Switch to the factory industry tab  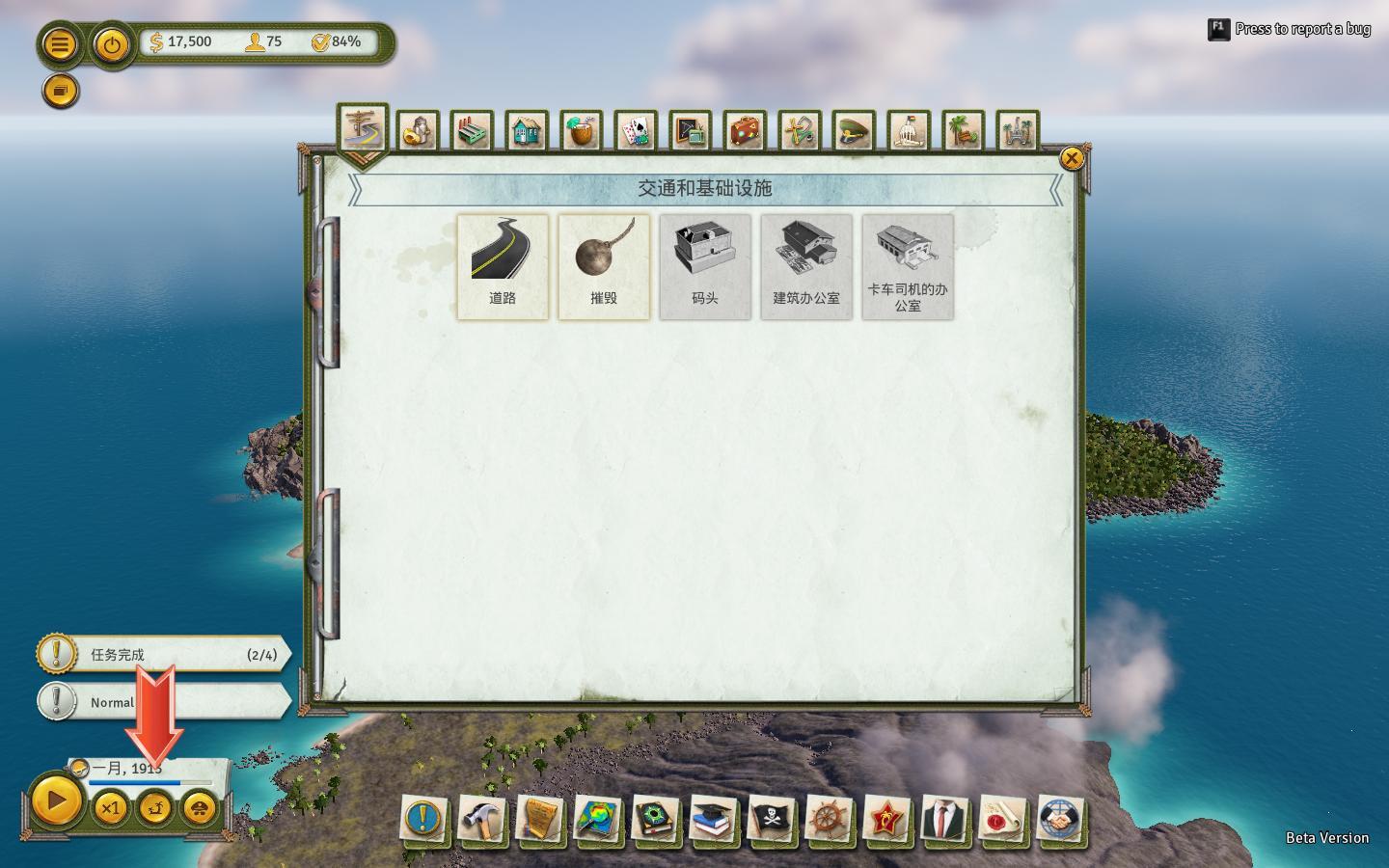tap(472, 131)
